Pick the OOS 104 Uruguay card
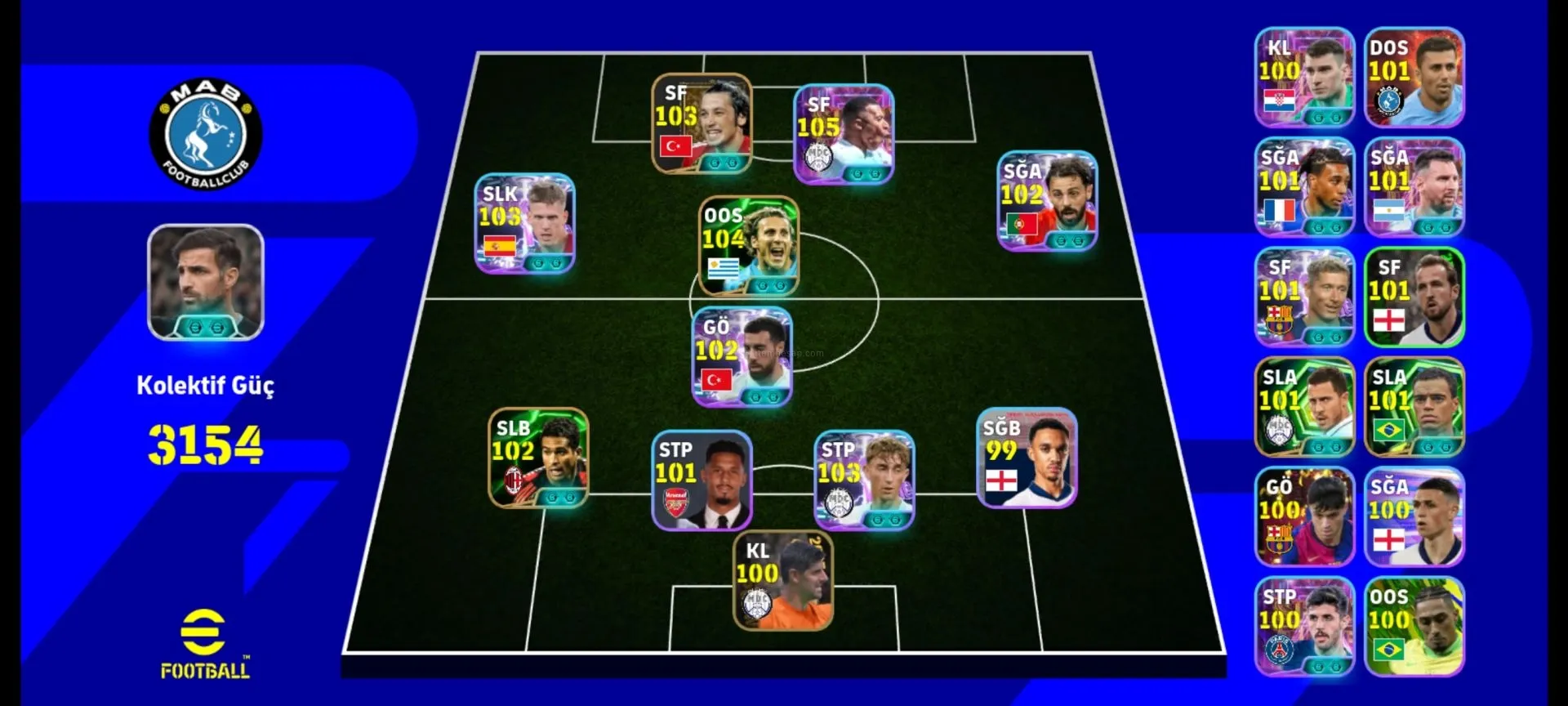Viewport: 1568px width, 706px height. (x=748, y=245)
